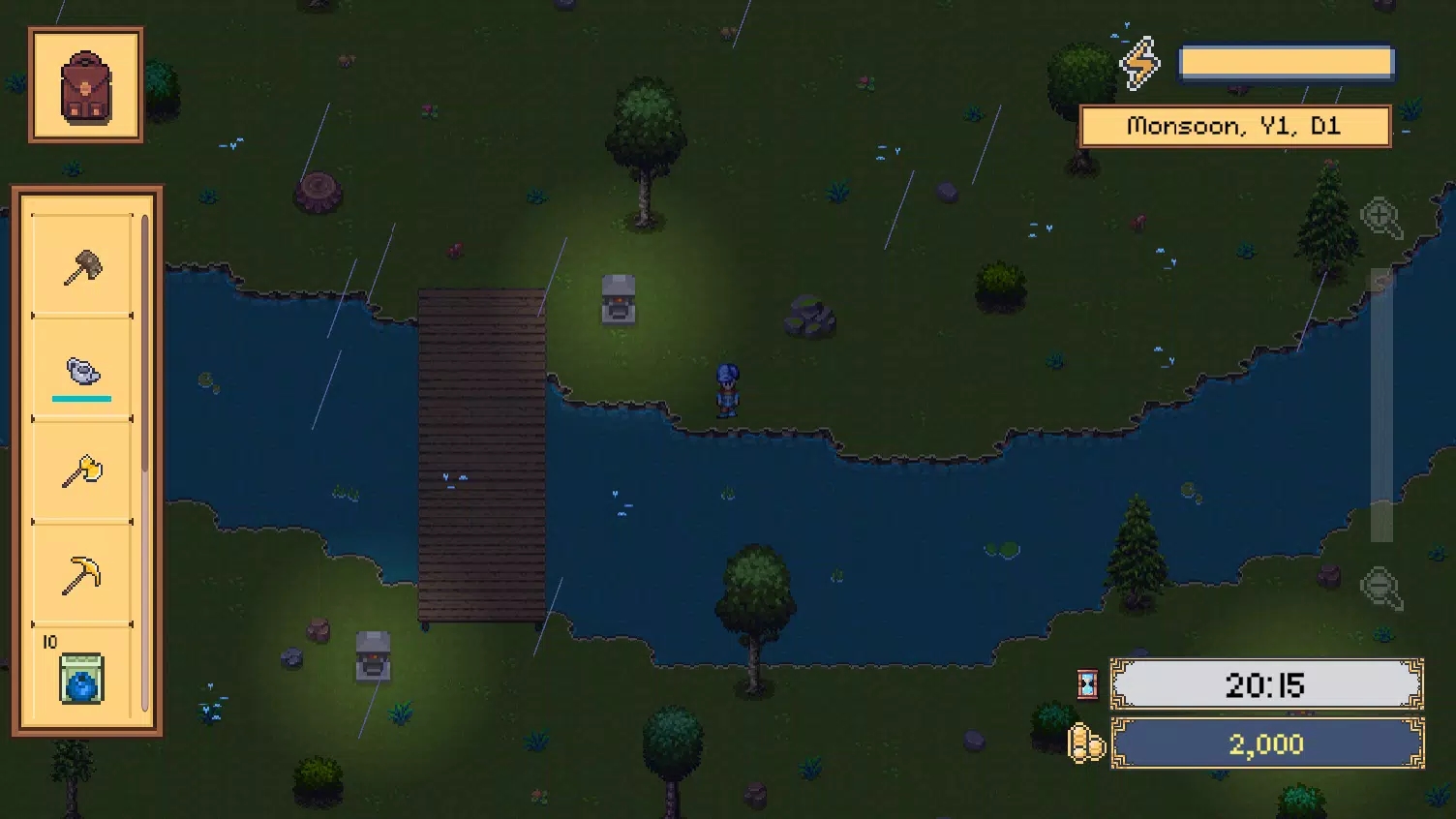The height and width of the screenshot is (819, 1456).
Task: Pick the blue seed packet
Action: pyautogui.click(x=81, y=678)
